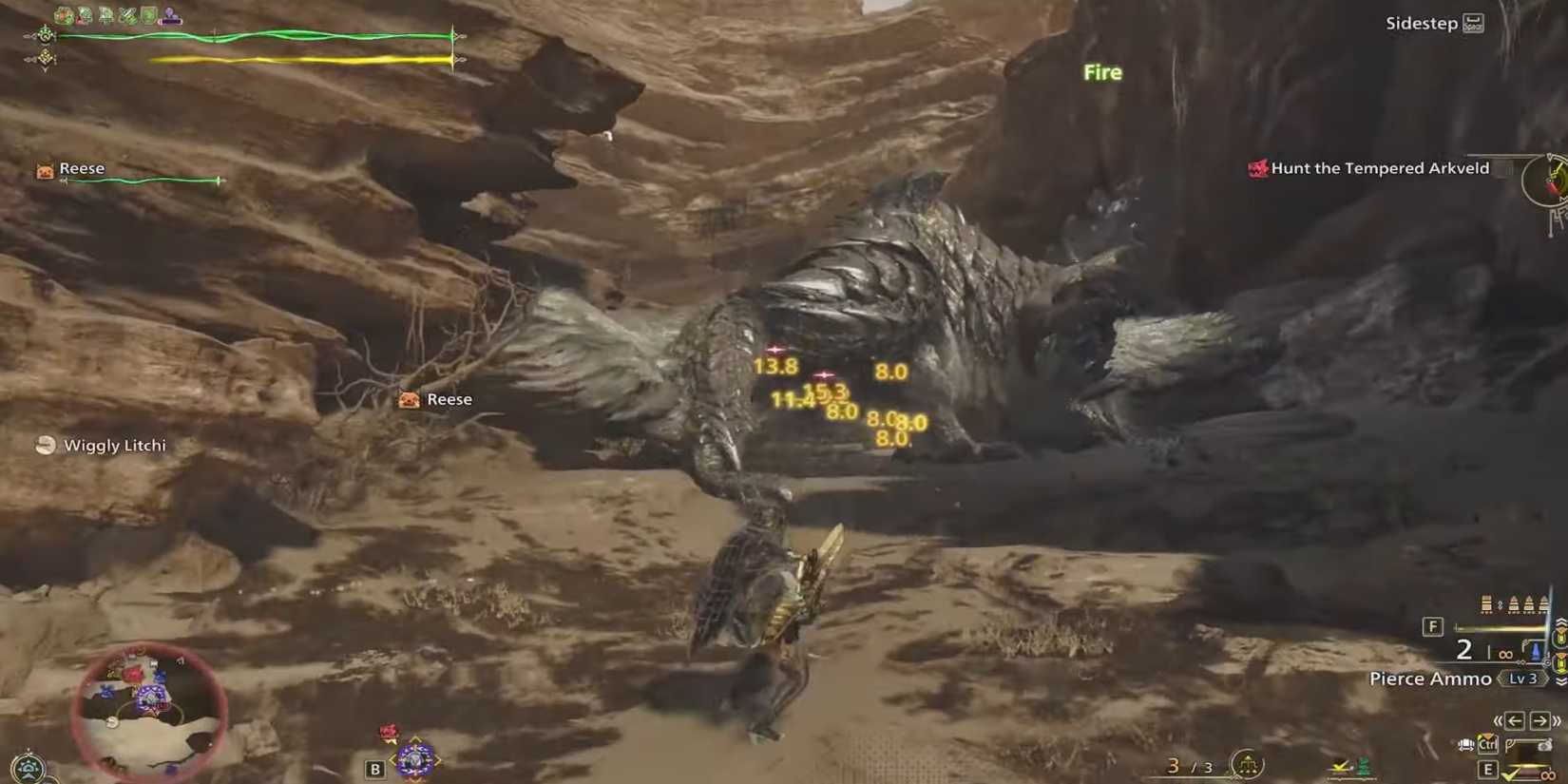Open the right arrow to cycle ammo types

(1539, 720)
